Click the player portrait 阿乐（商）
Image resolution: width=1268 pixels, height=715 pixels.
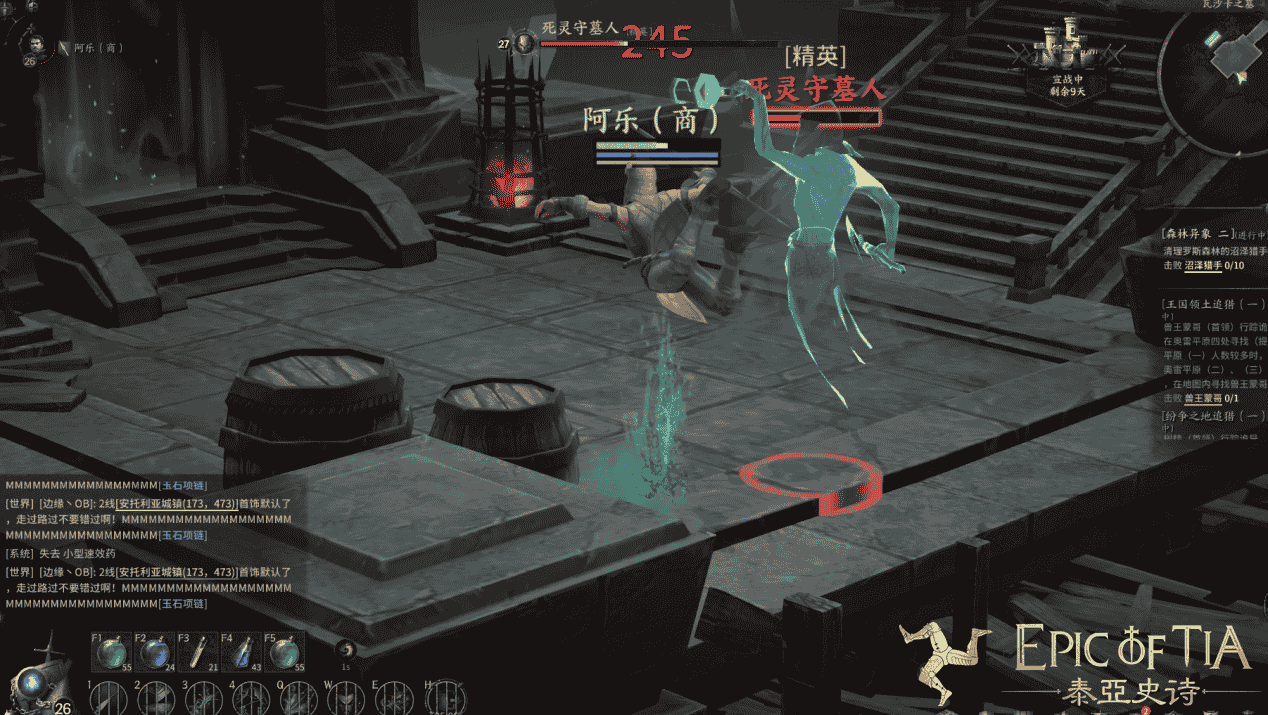click(37, 44)
